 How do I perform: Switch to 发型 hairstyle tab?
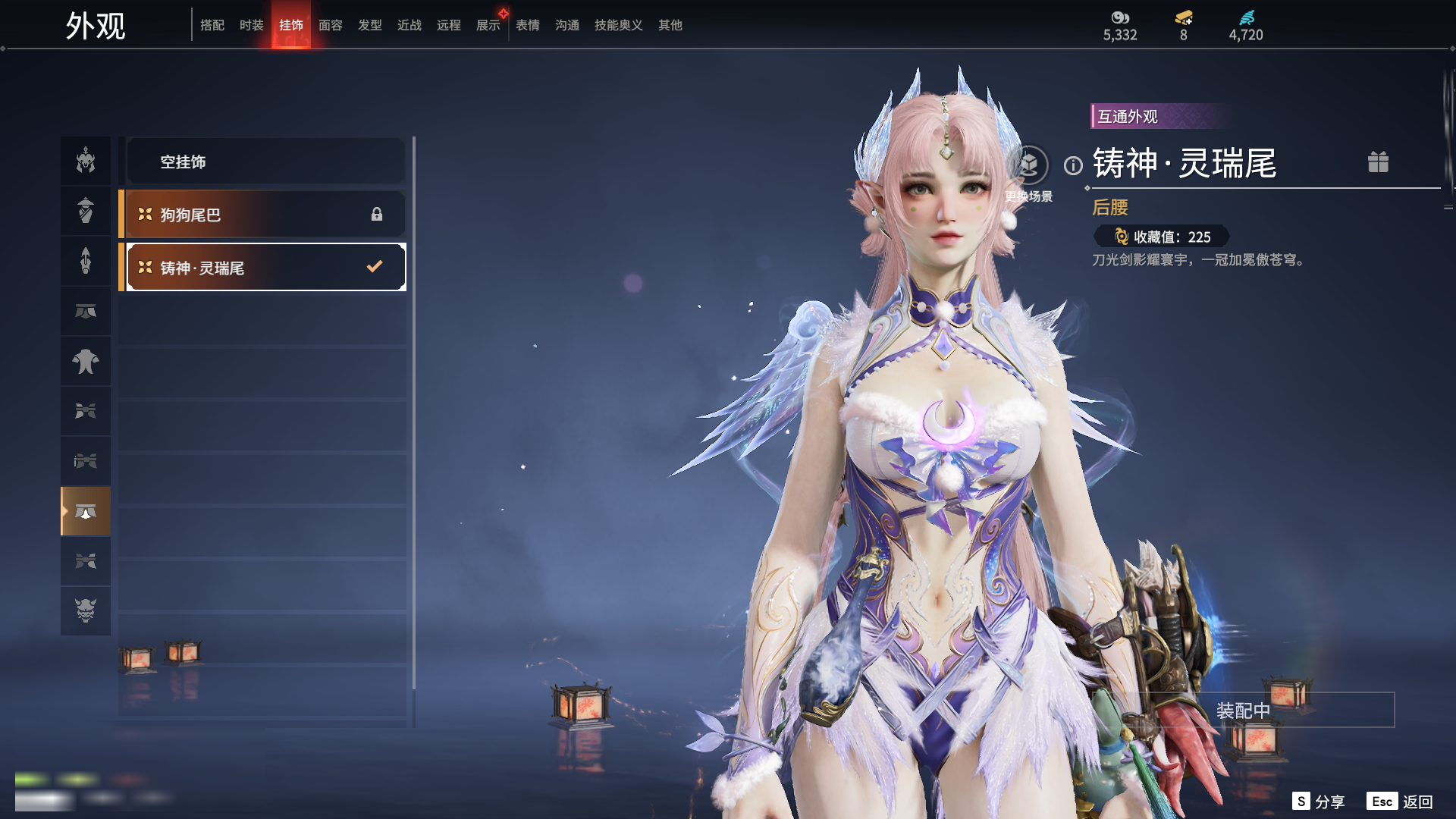tap(369, 25)
